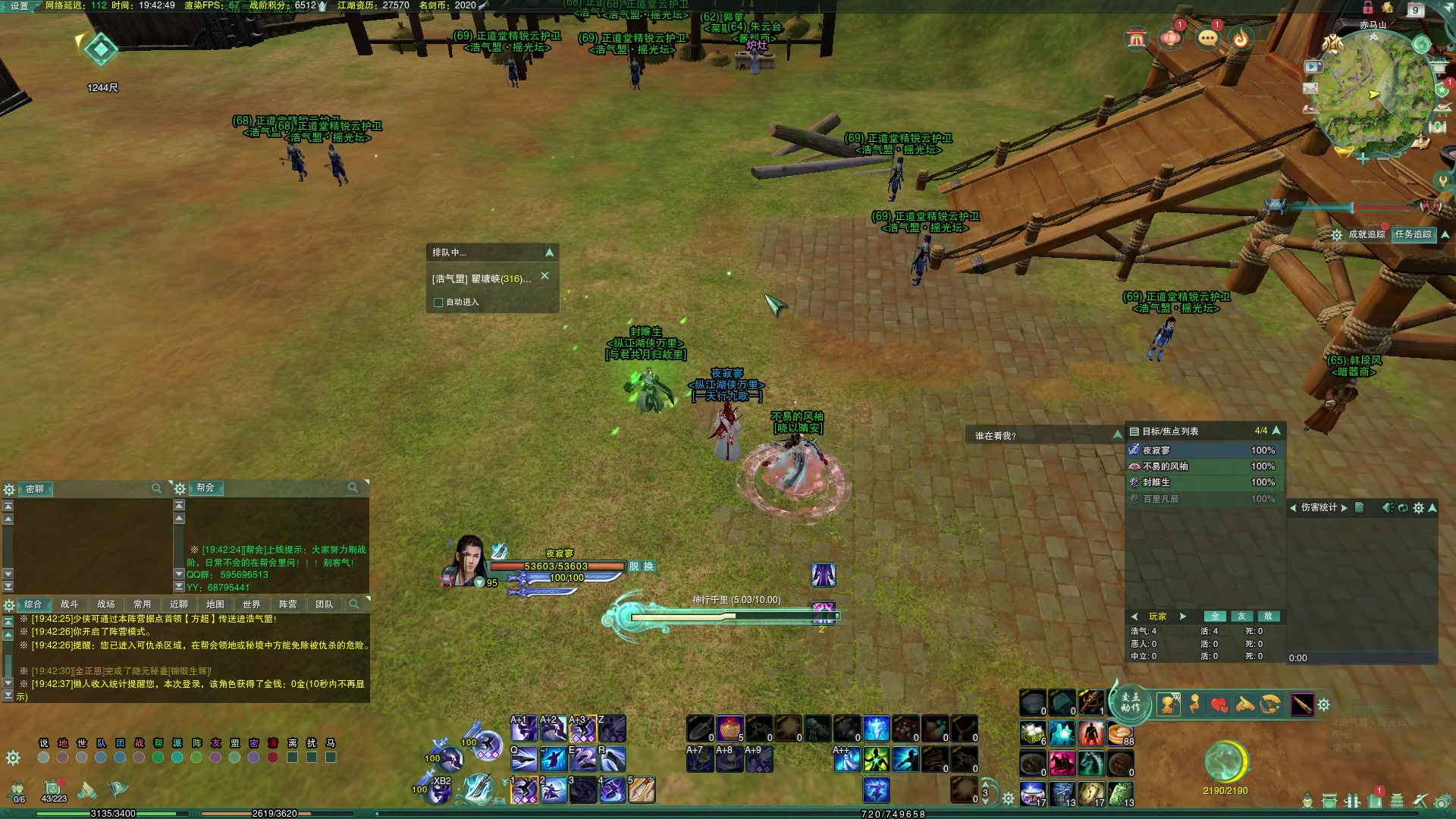Switch to the 战斗 chat tab
Image resolution: width=1456 pixels, height=819 pixels.
pyautogui.click(x=70, y=604)
